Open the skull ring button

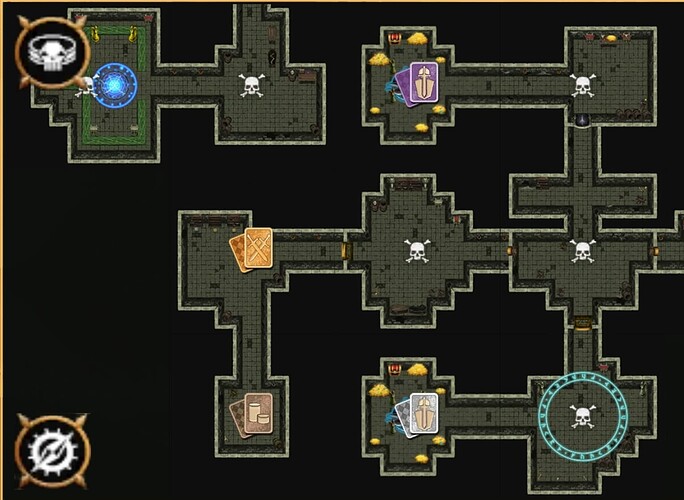tap(47, 52)
